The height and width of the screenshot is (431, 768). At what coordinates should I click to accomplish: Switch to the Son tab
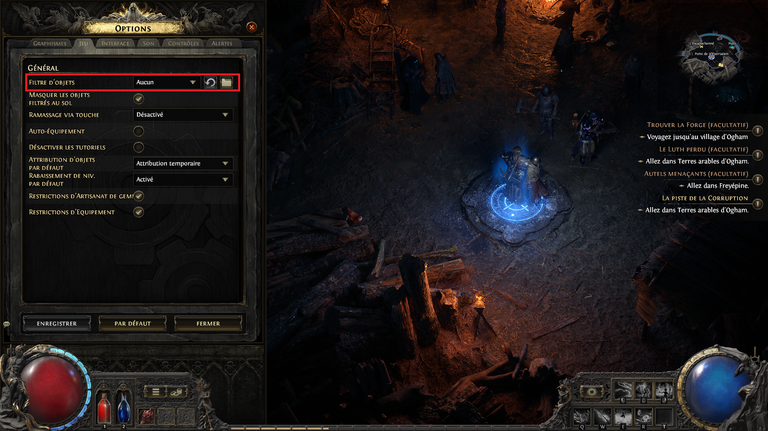(x=149, y=44)
